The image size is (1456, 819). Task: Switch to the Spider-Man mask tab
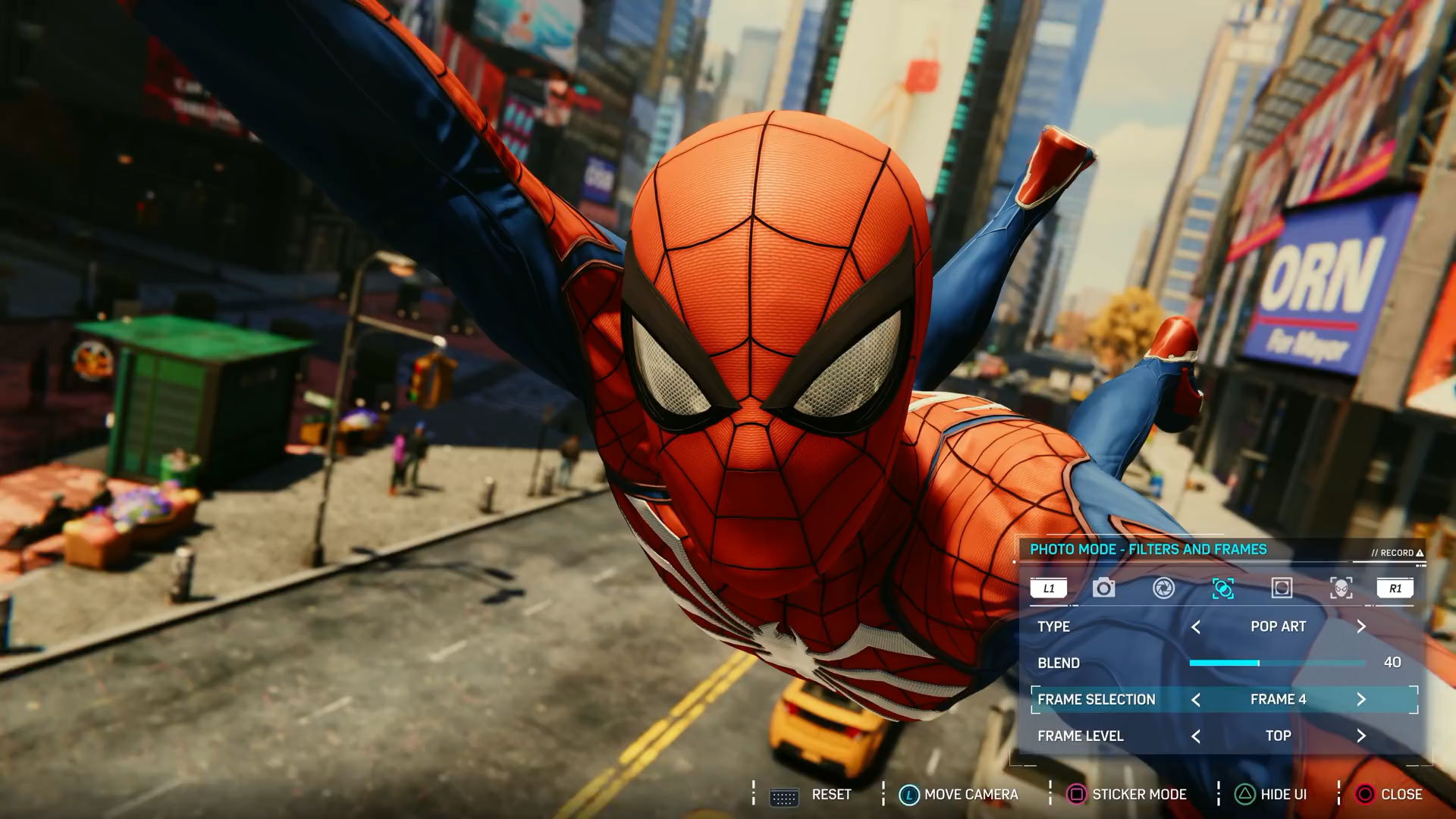1341,588
